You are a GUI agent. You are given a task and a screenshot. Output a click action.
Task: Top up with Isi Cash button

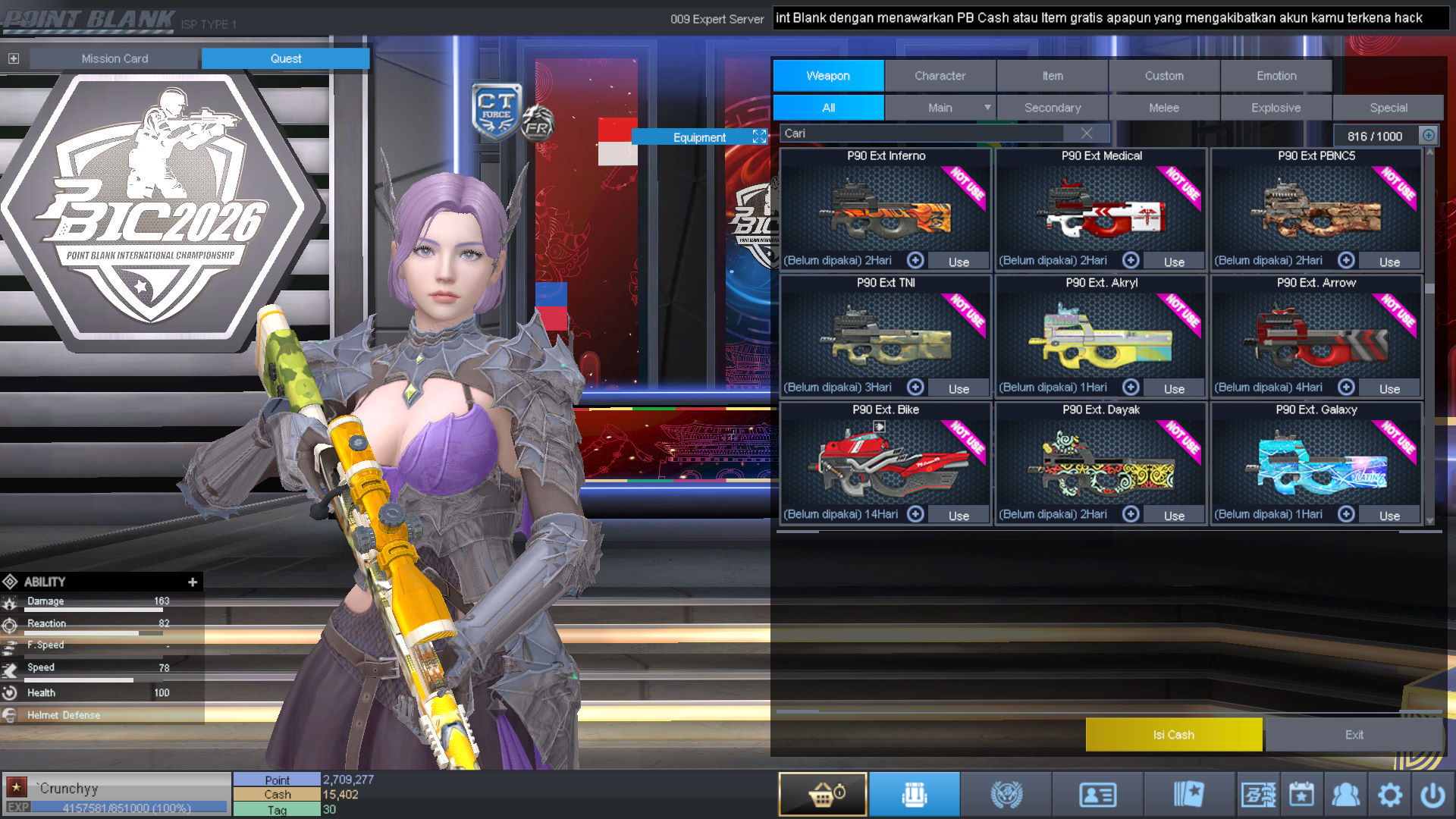(1173, 735)
